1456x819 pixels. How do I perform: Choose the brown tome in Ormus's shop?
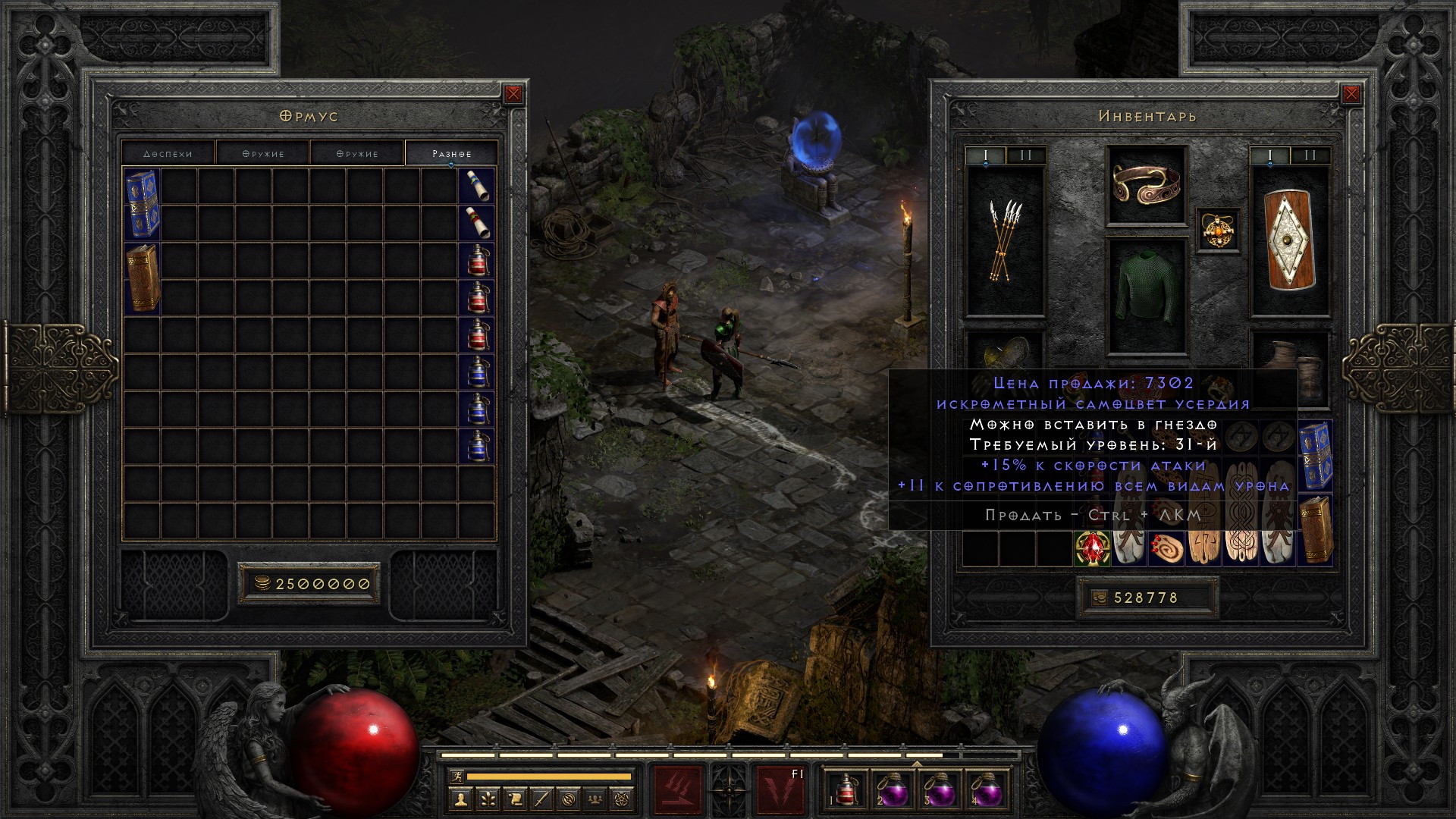coord(142,278)
